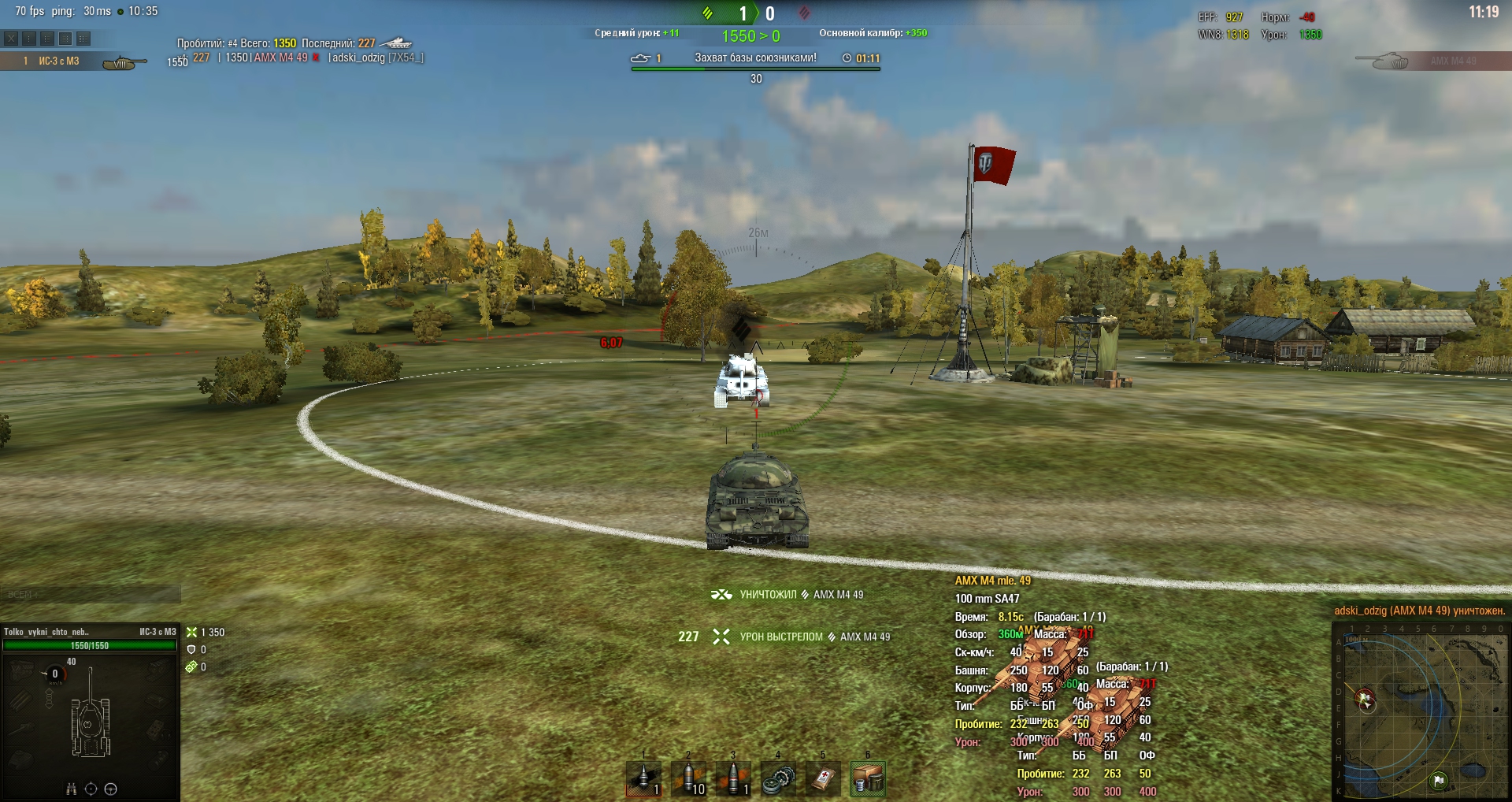Activate the extra rations crate consumable
1512x802 pixels.
coord(868,778)
